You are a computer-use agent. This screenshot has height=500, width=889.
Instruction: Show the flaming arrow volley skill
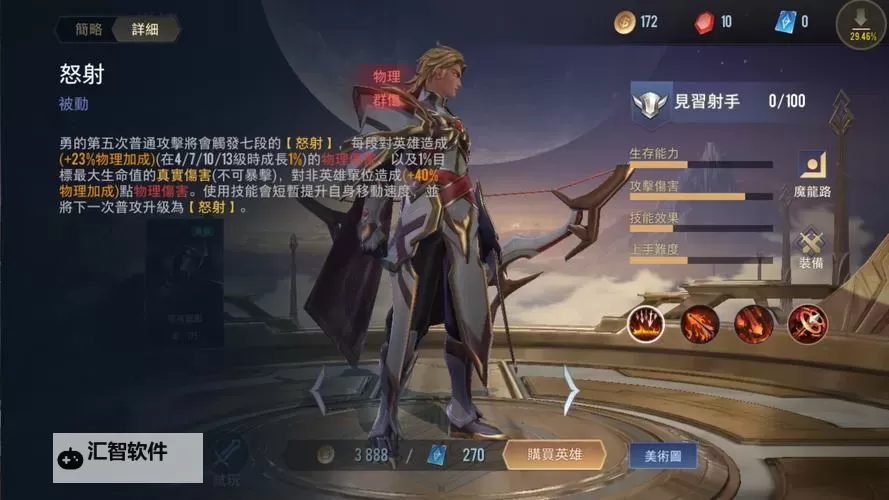point(700,324)
